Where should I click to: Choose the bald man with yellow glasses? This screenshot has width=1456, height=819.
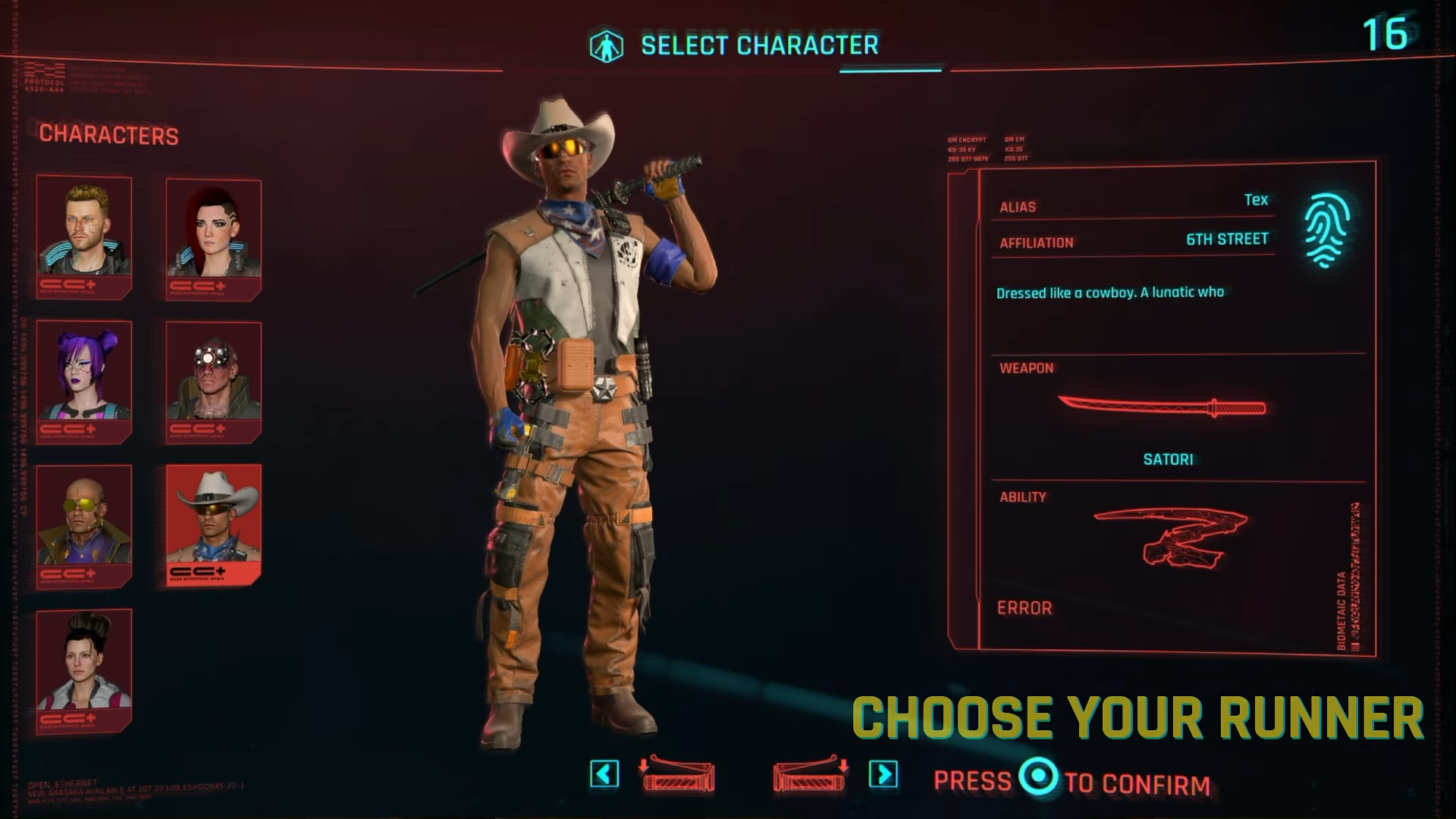point(84,524)
